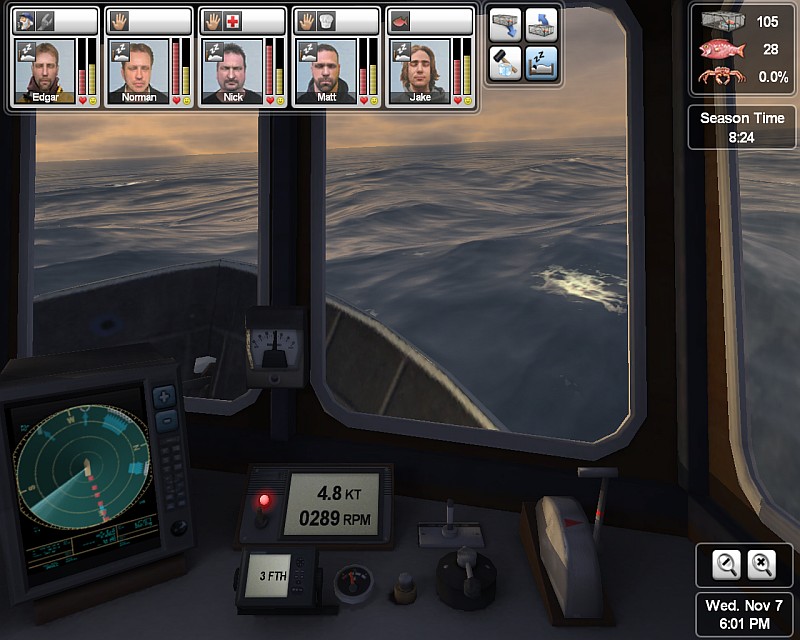Open Matt's chef hat role bar
Image resolution: width=800 pixels, height=640 pixels.
coord(334,21)
